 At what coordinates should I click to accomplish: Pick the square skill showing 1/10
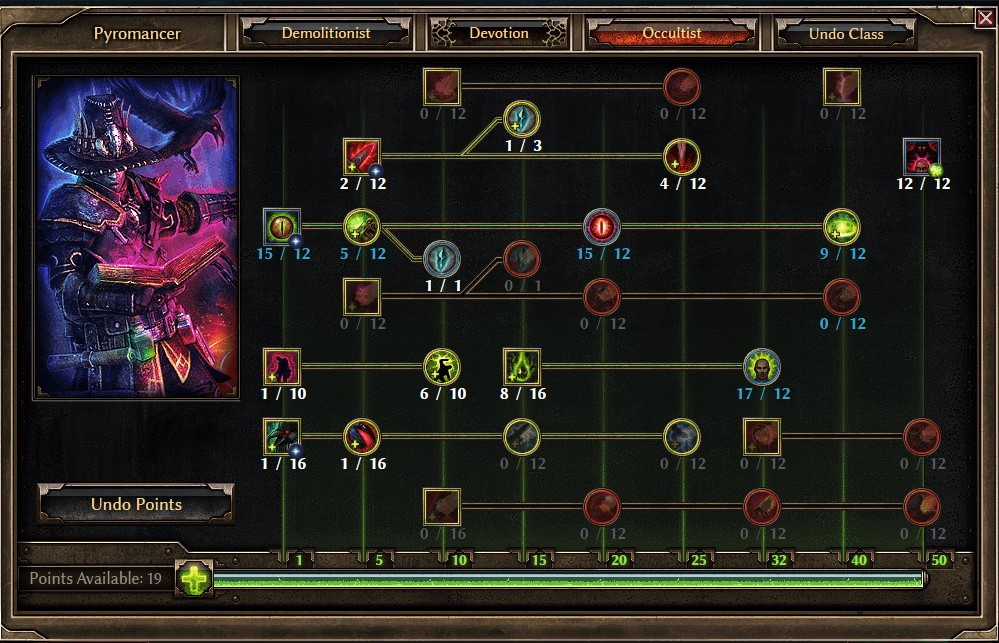coord(282,367)
